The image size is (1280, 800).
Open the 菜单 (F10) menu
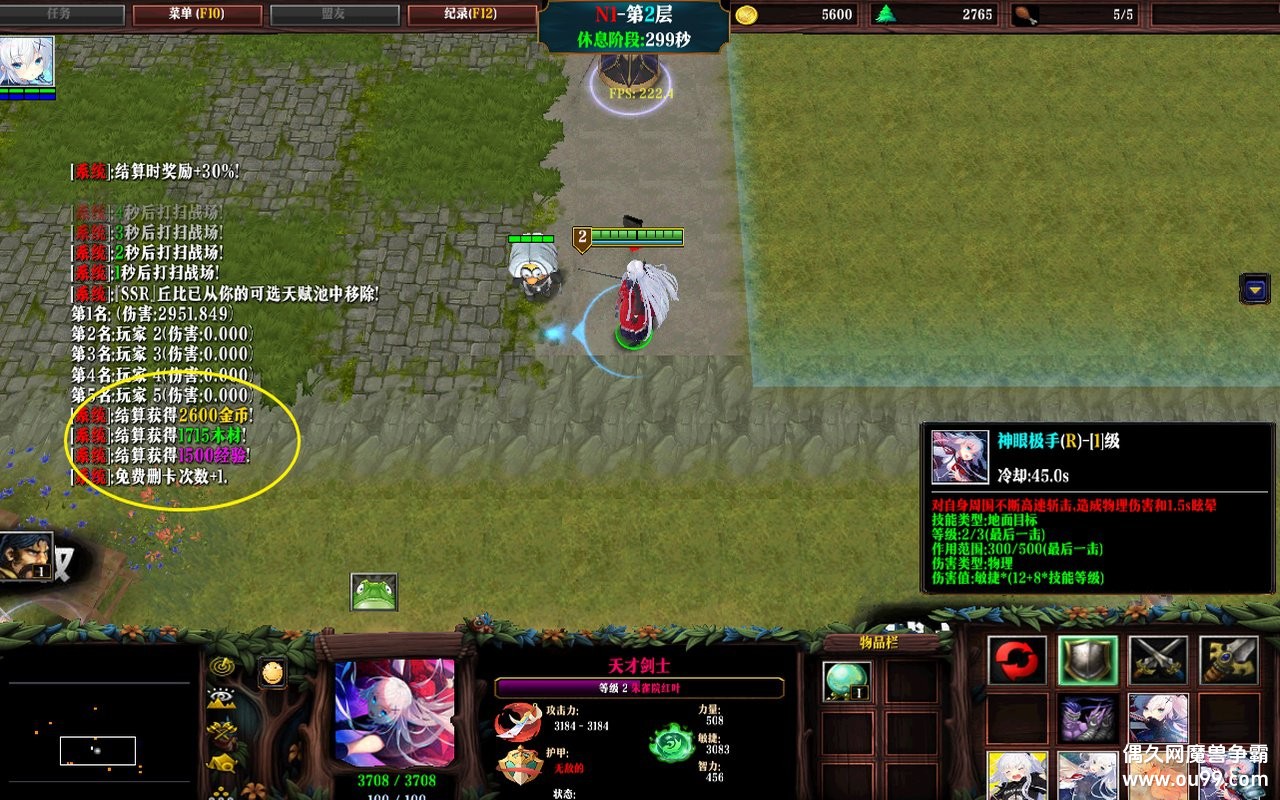[x=197, y=14]
